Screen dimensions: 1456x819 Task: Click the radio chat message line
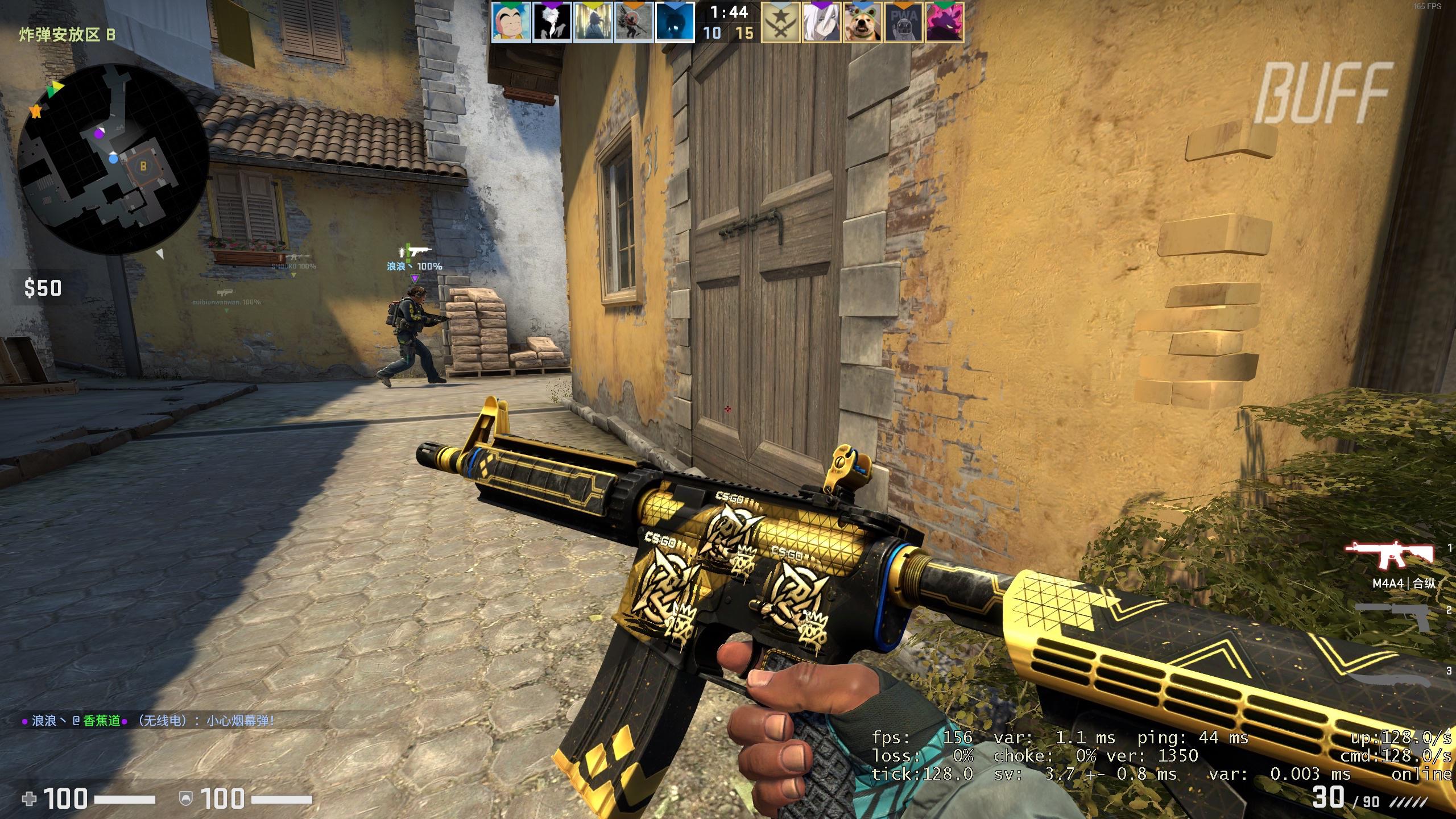(x=148, y=721)
